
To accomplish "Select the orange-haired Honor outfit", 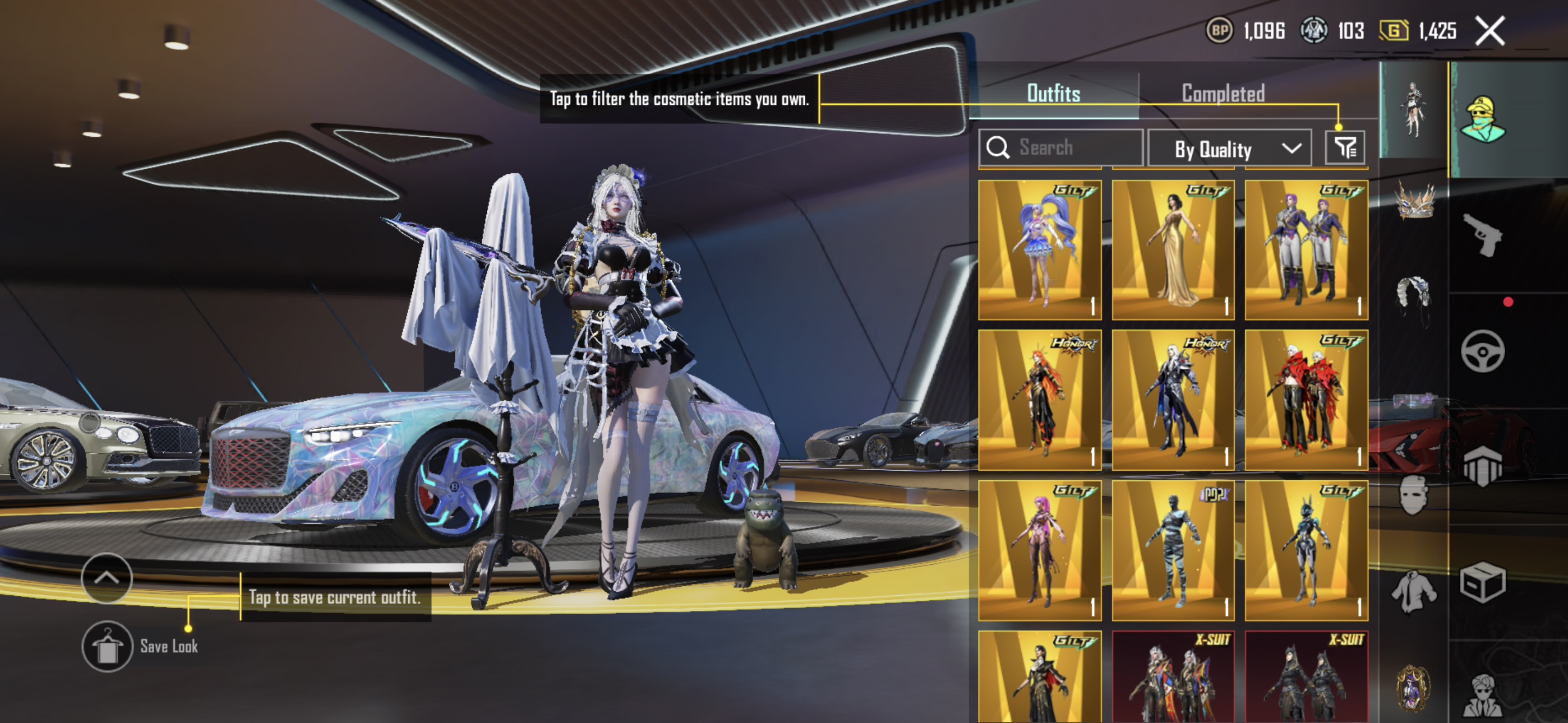I will click(x=1040, y=400).
